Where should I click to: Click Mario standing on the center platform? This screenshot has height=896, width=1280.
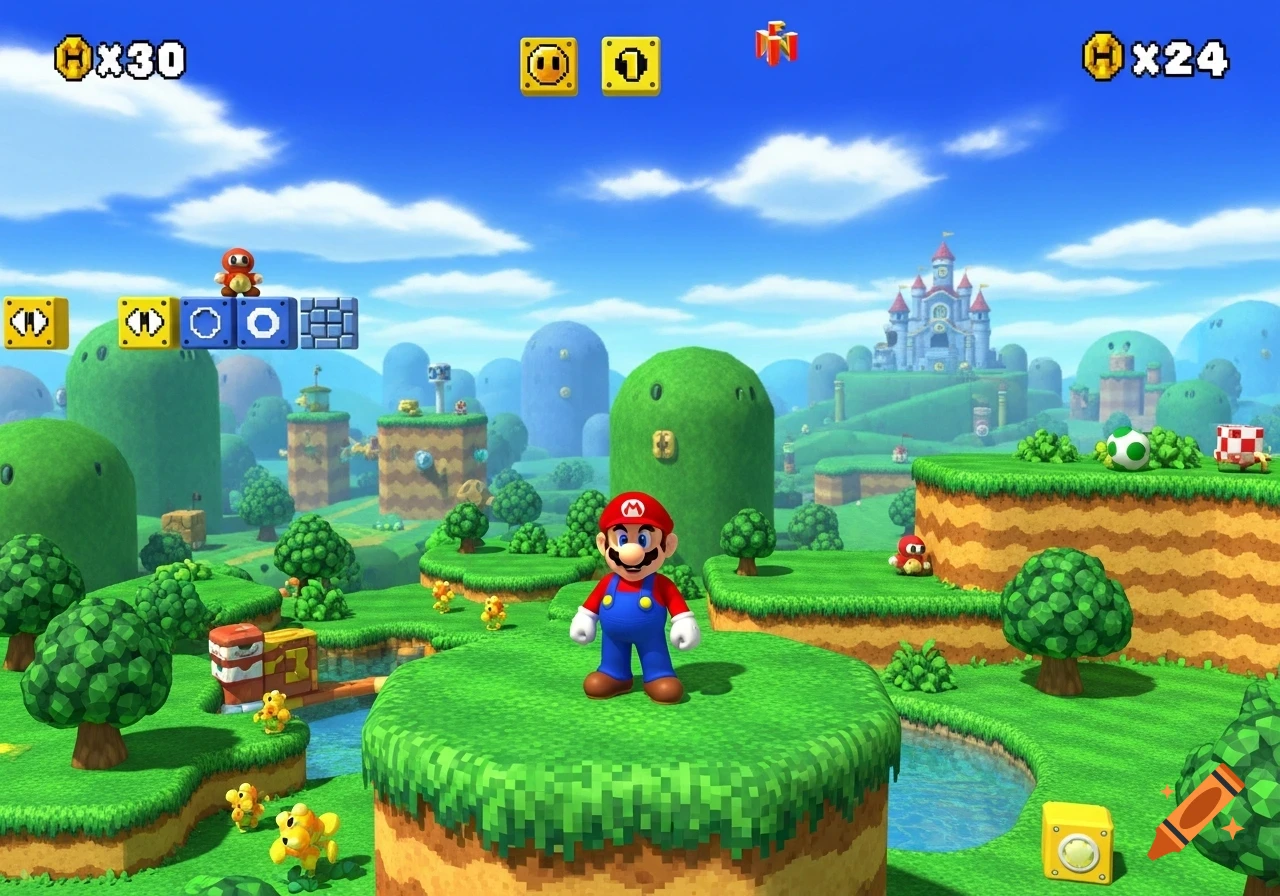coord(635,590)
